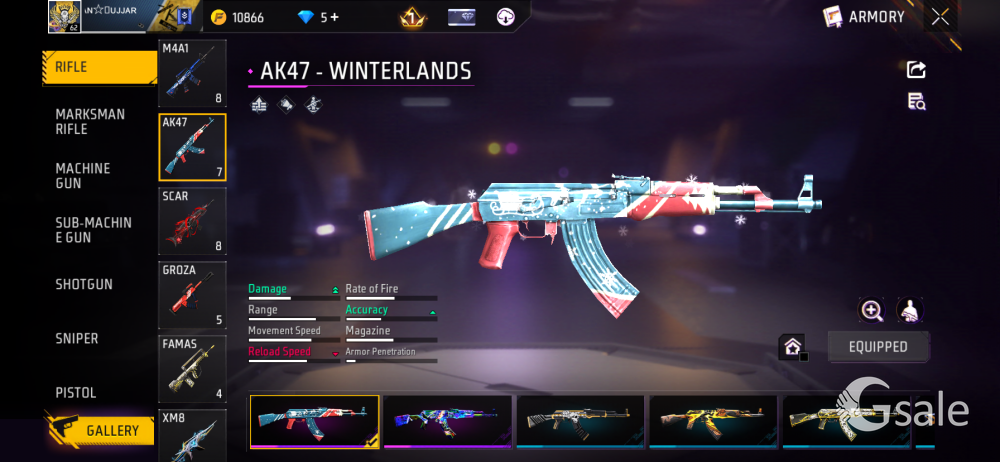Select the M4A1 weapon tile
The image size is (1000, 462).
192,73
